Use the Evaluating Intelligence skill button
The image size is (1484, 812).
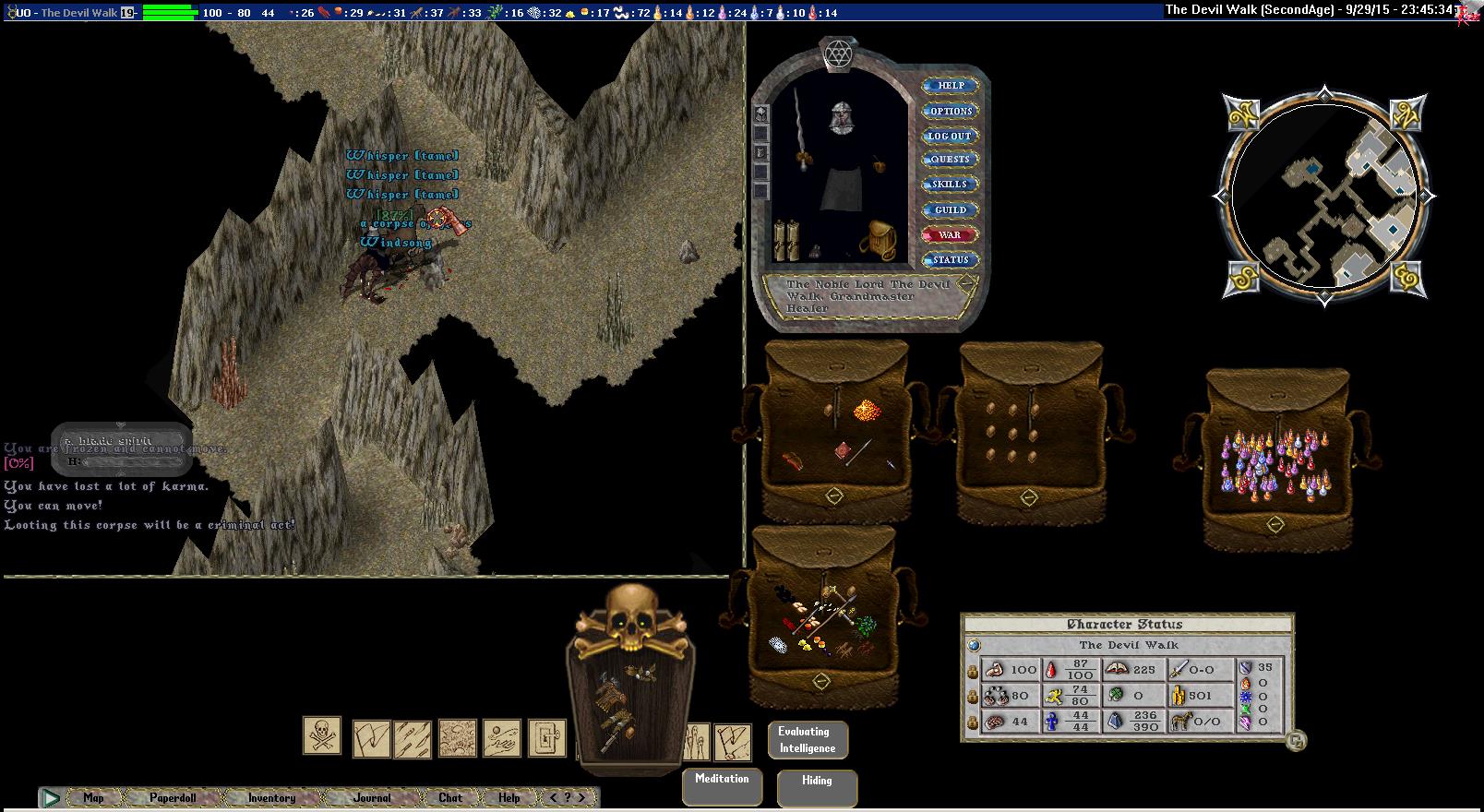tap(808, 740)
